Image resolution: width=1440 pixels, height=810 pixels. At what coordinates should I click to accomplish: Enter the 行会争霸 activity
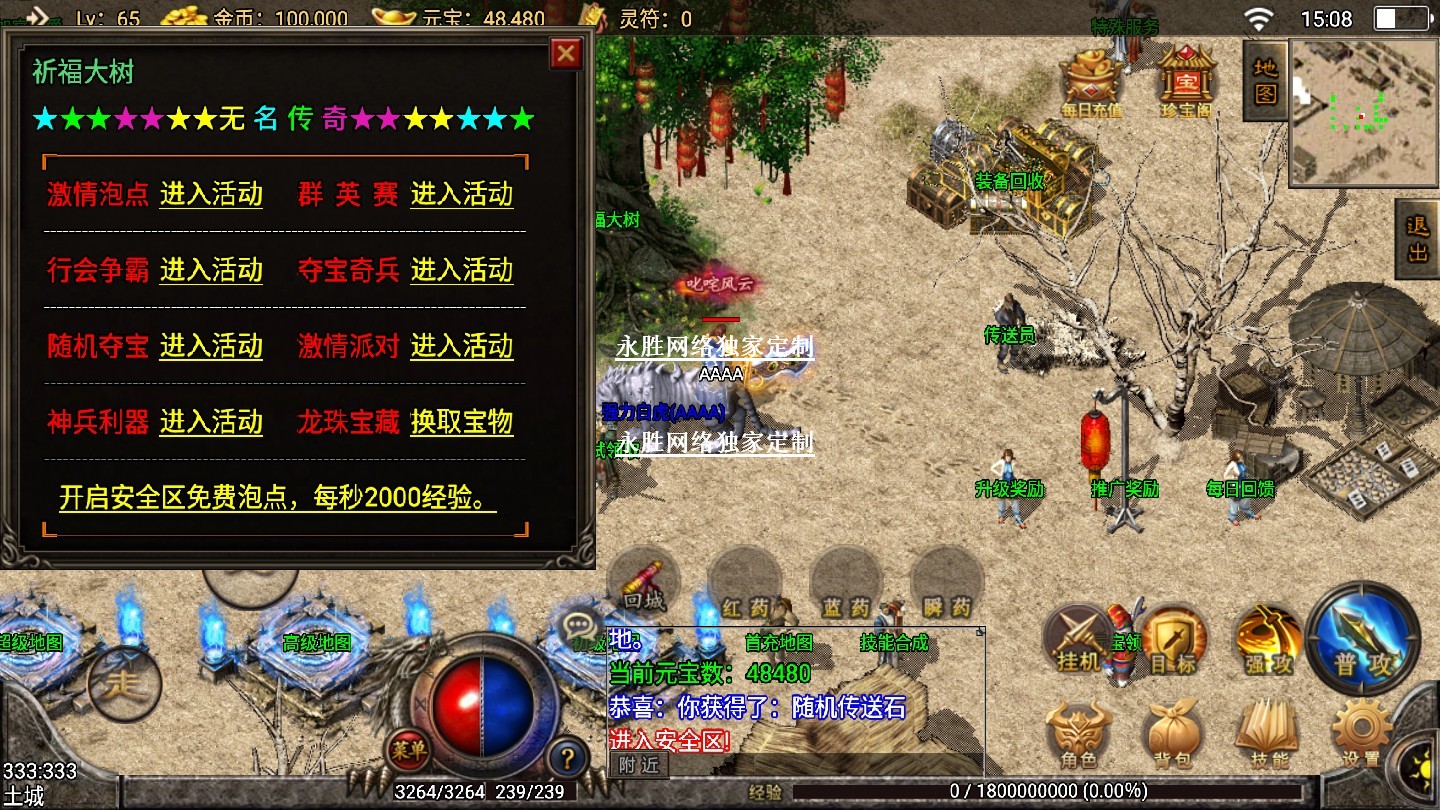click(x=211, y=270)
